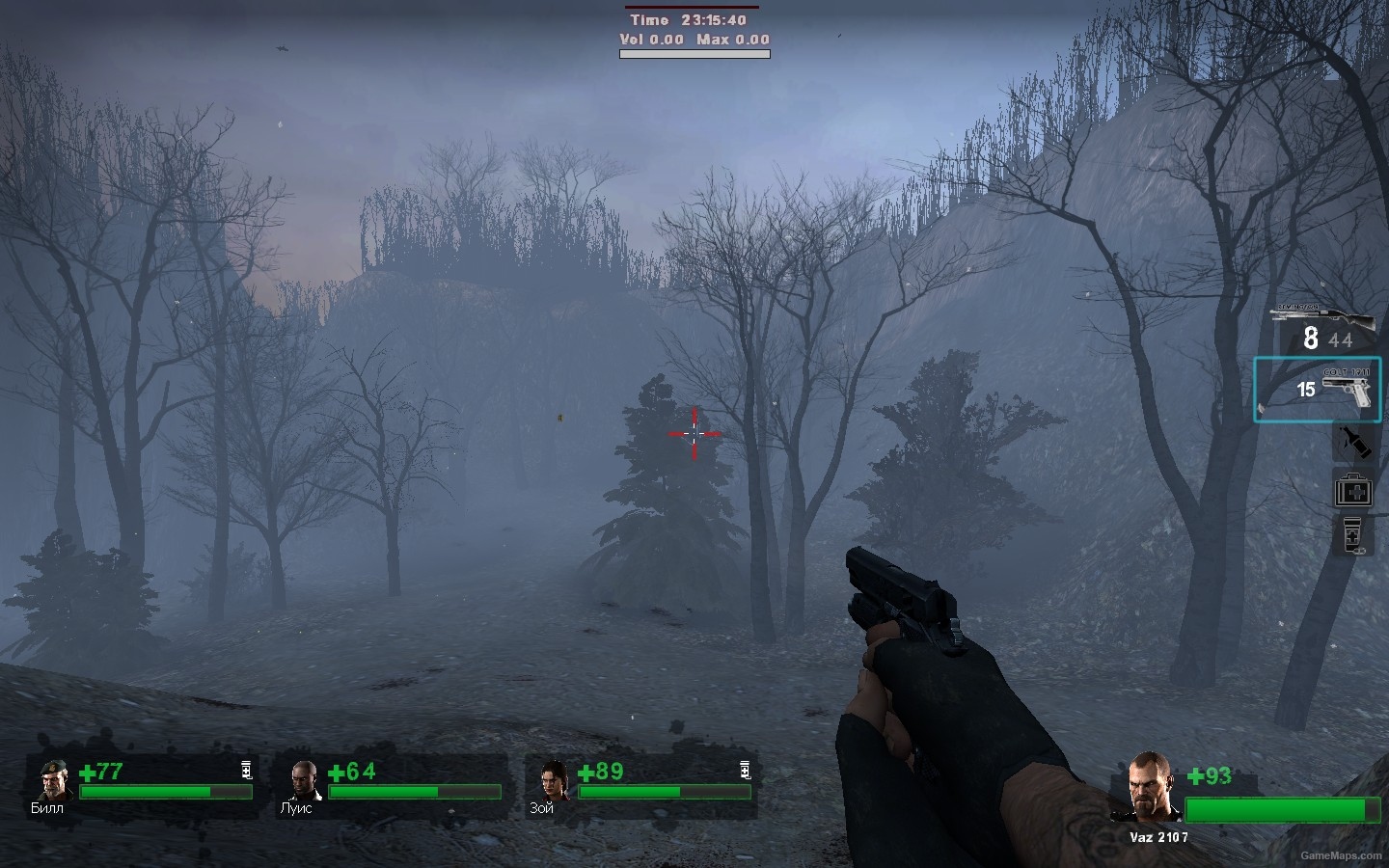This screenshot has width=1389, height=868.
Task: Open the GameMaps.com watermark link
Action: pyautogui.click(x=1340, y=855)
